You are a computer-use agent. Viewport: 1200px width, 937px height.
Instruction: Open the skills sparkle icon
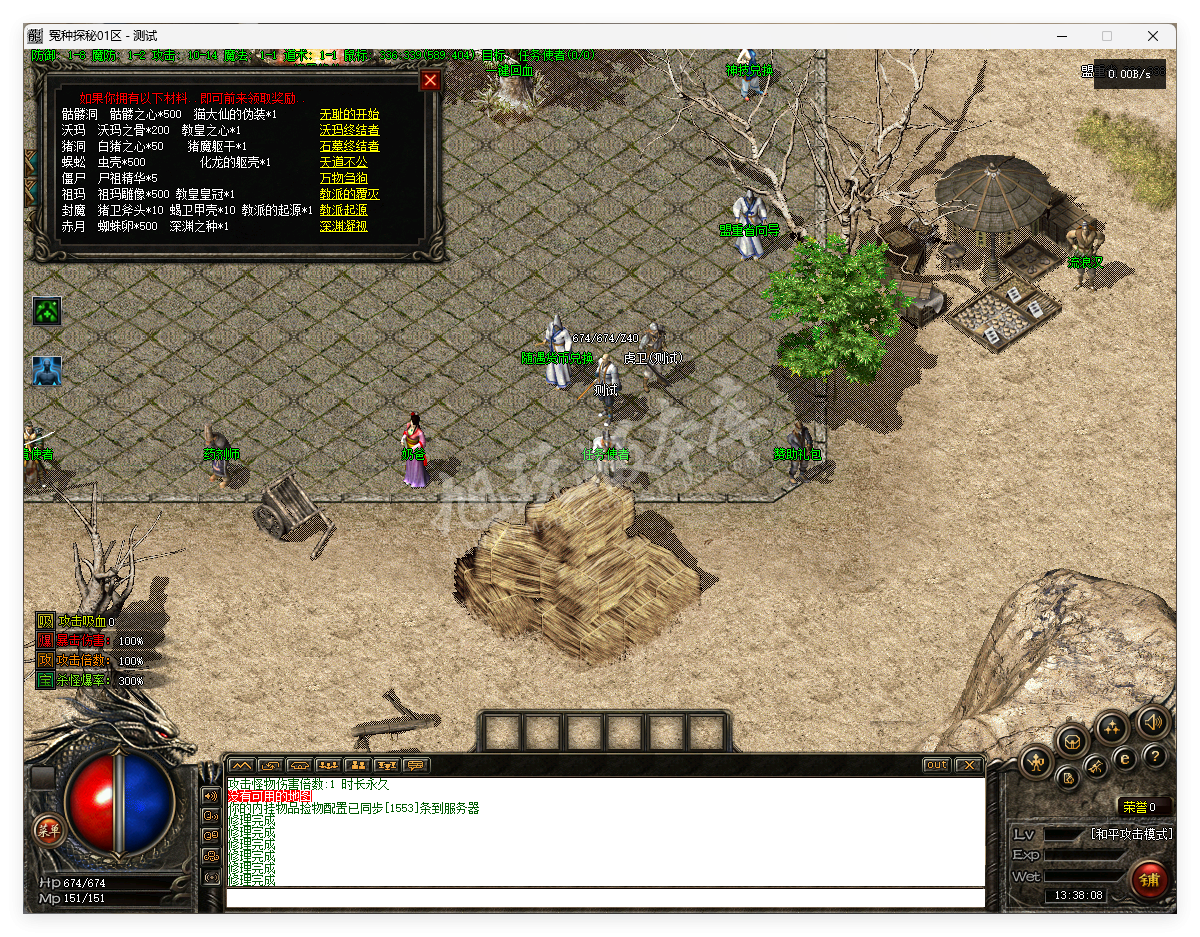click(1112, 727)
